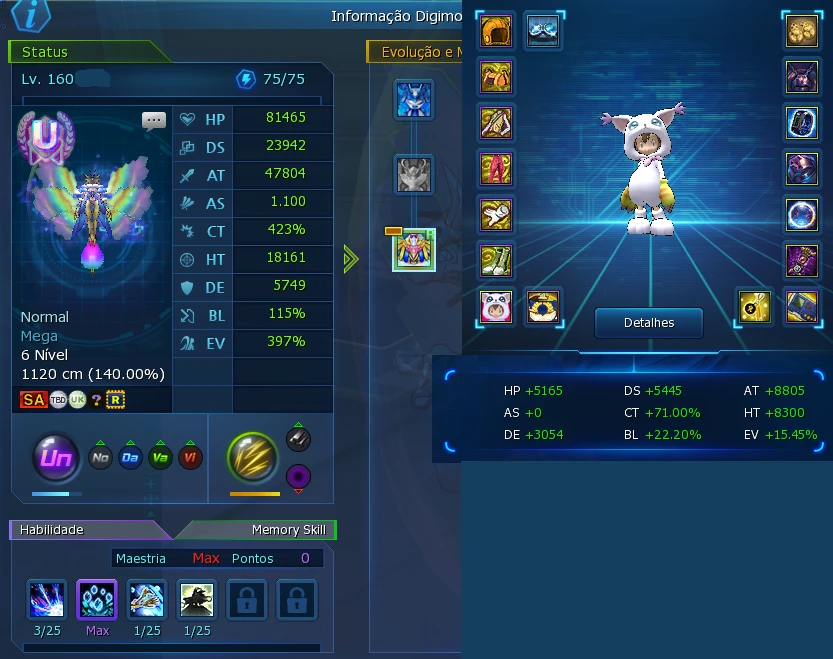Viewport: 833px width, 659px height.
Task: Select the highlighted golden winged evolution
Action: point(414,250)
